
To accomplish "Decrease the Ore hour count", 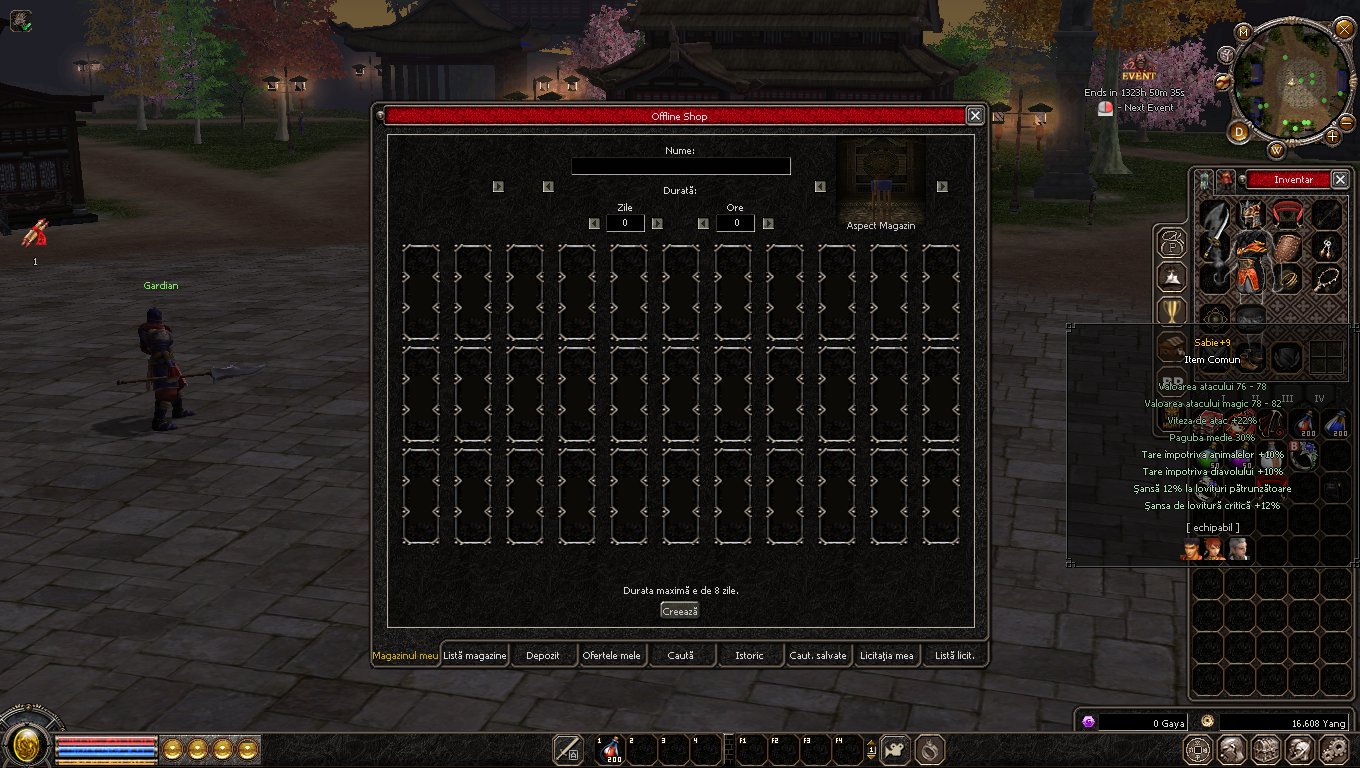I will pos(703,223).
